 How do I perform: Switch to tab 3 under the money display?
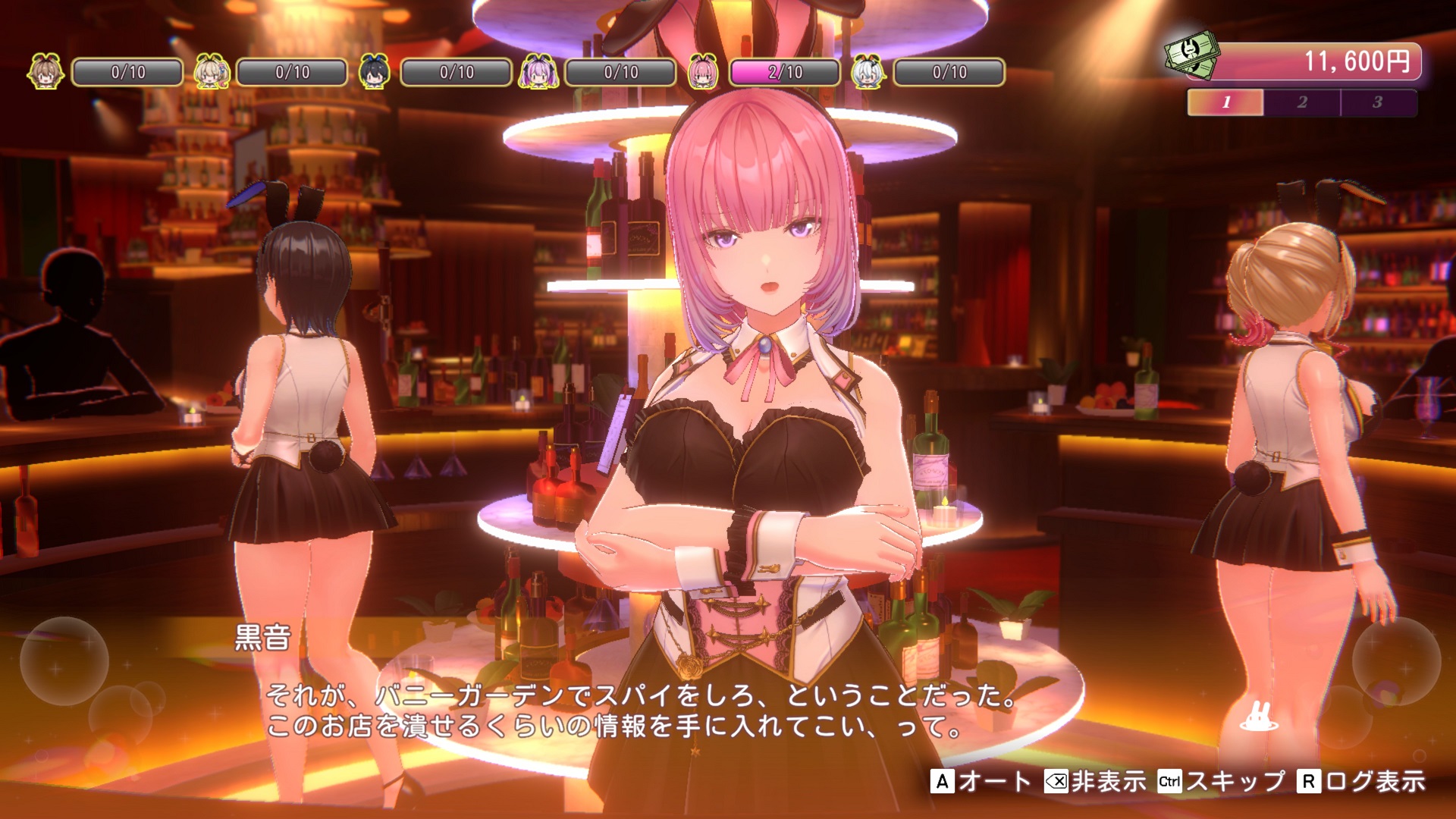1378,102
